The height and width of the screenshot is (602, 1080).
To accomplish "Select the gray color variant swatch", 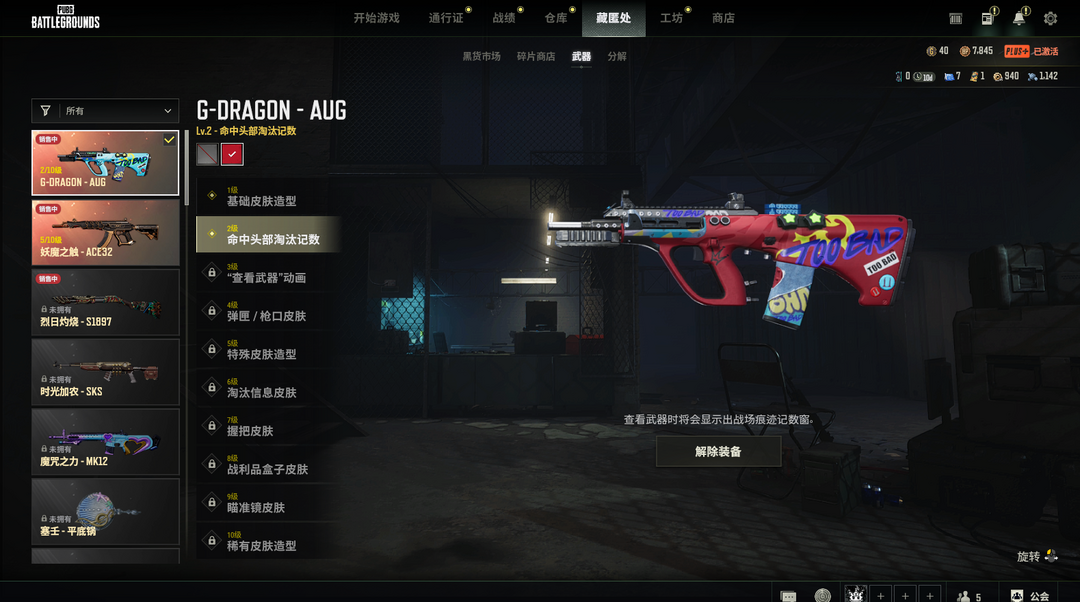I will (x=207, y=154).
